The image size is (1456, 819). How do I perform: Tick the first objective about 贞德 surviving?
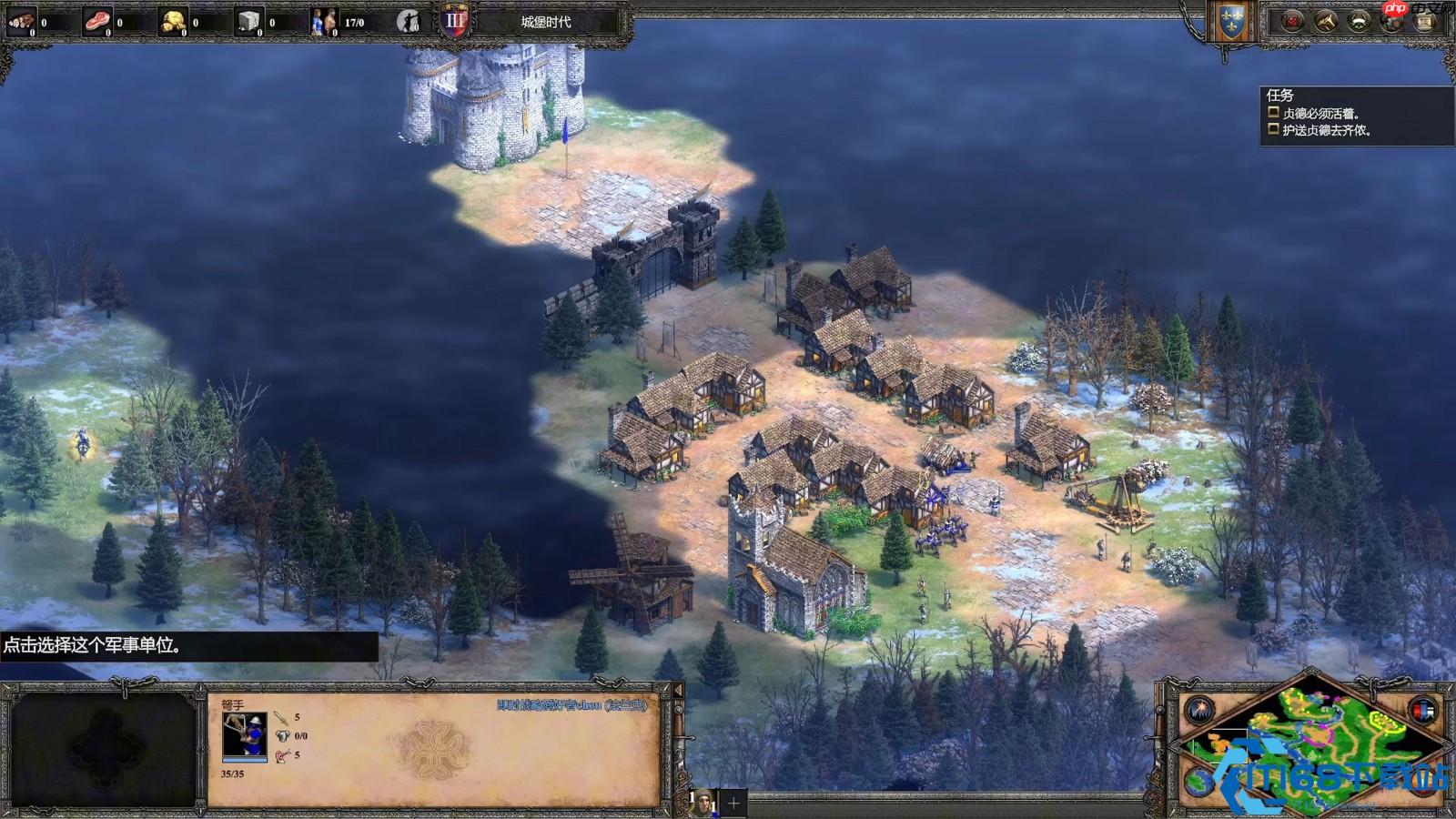tap(1274, 113)
